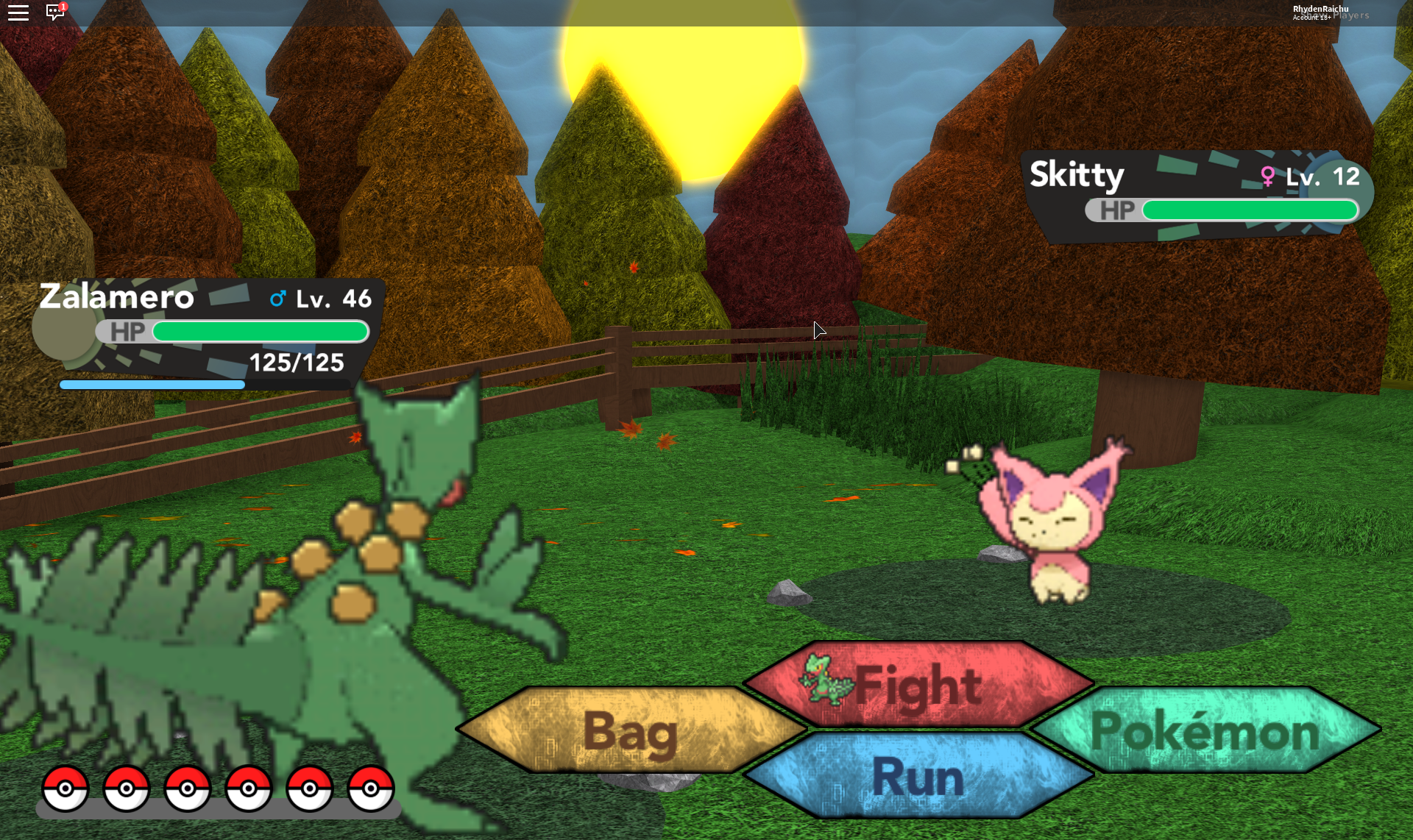1413x840 pixels.
Task: Toggle the Roblox chat window icon
Action: click(x=55, y=13)
